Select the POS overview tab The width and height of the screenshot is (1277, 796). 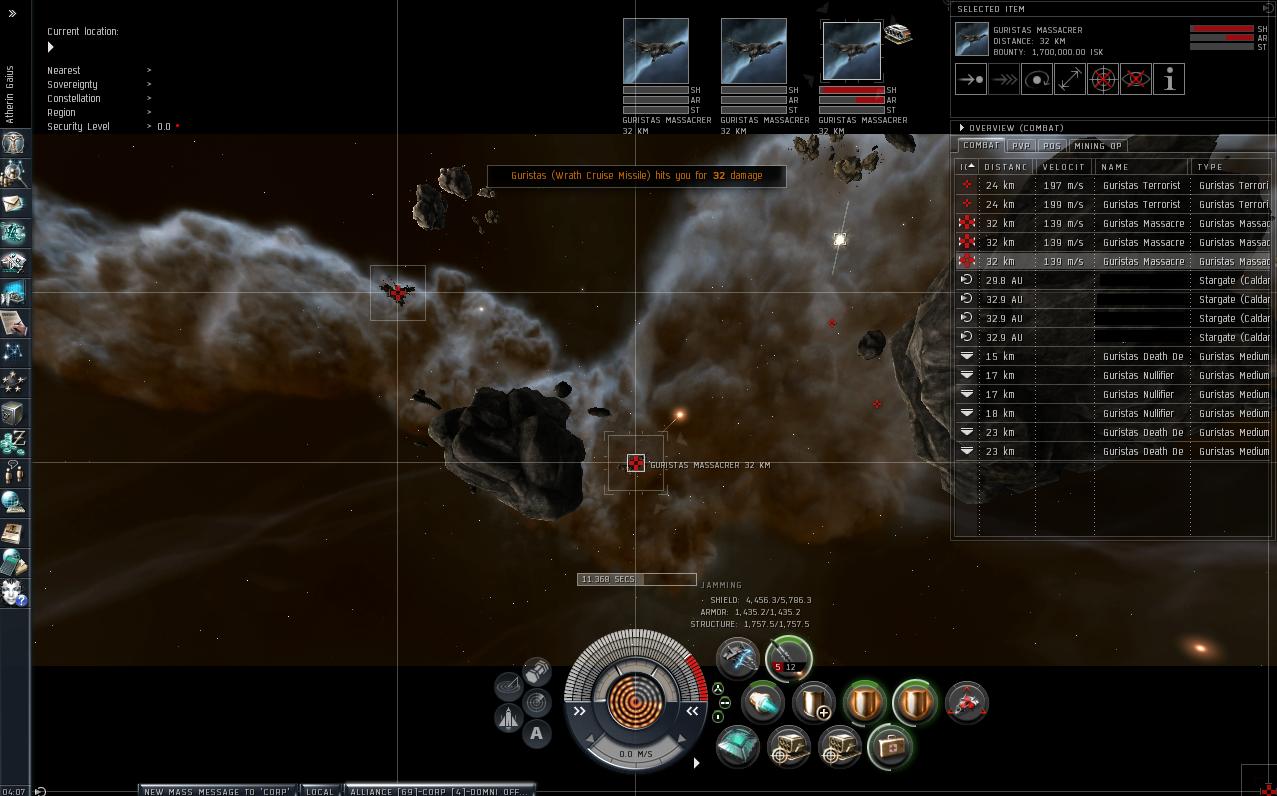click(x=1051, y=146)
